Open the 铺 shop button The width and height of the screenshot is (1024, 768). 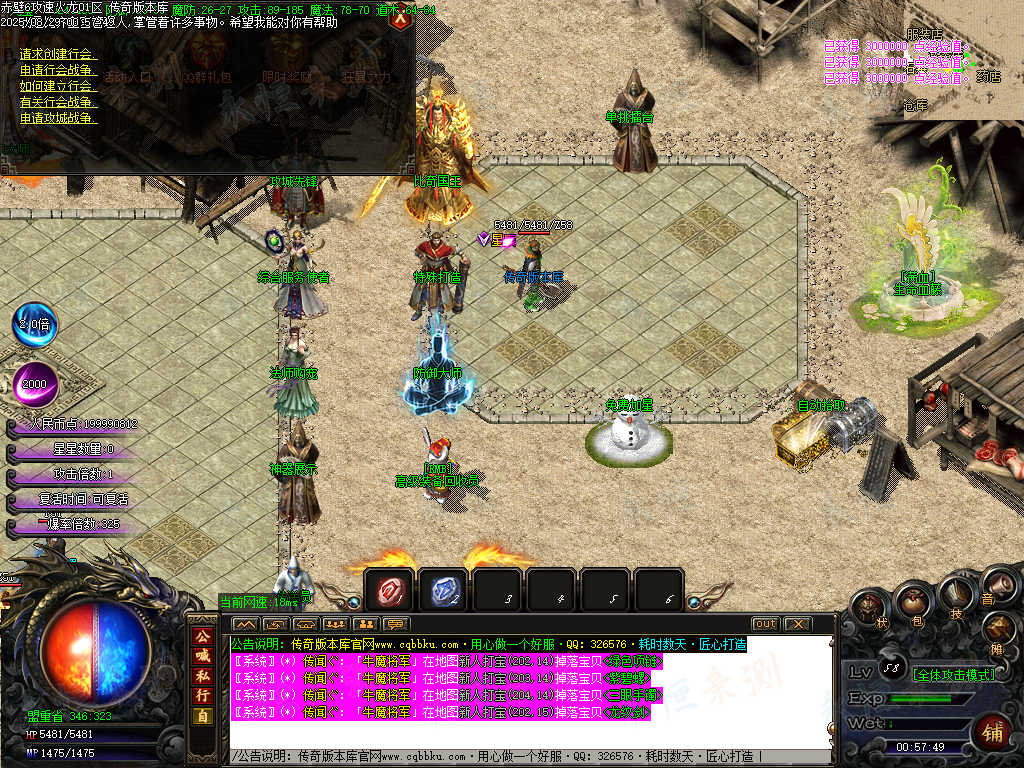[991, 731]
